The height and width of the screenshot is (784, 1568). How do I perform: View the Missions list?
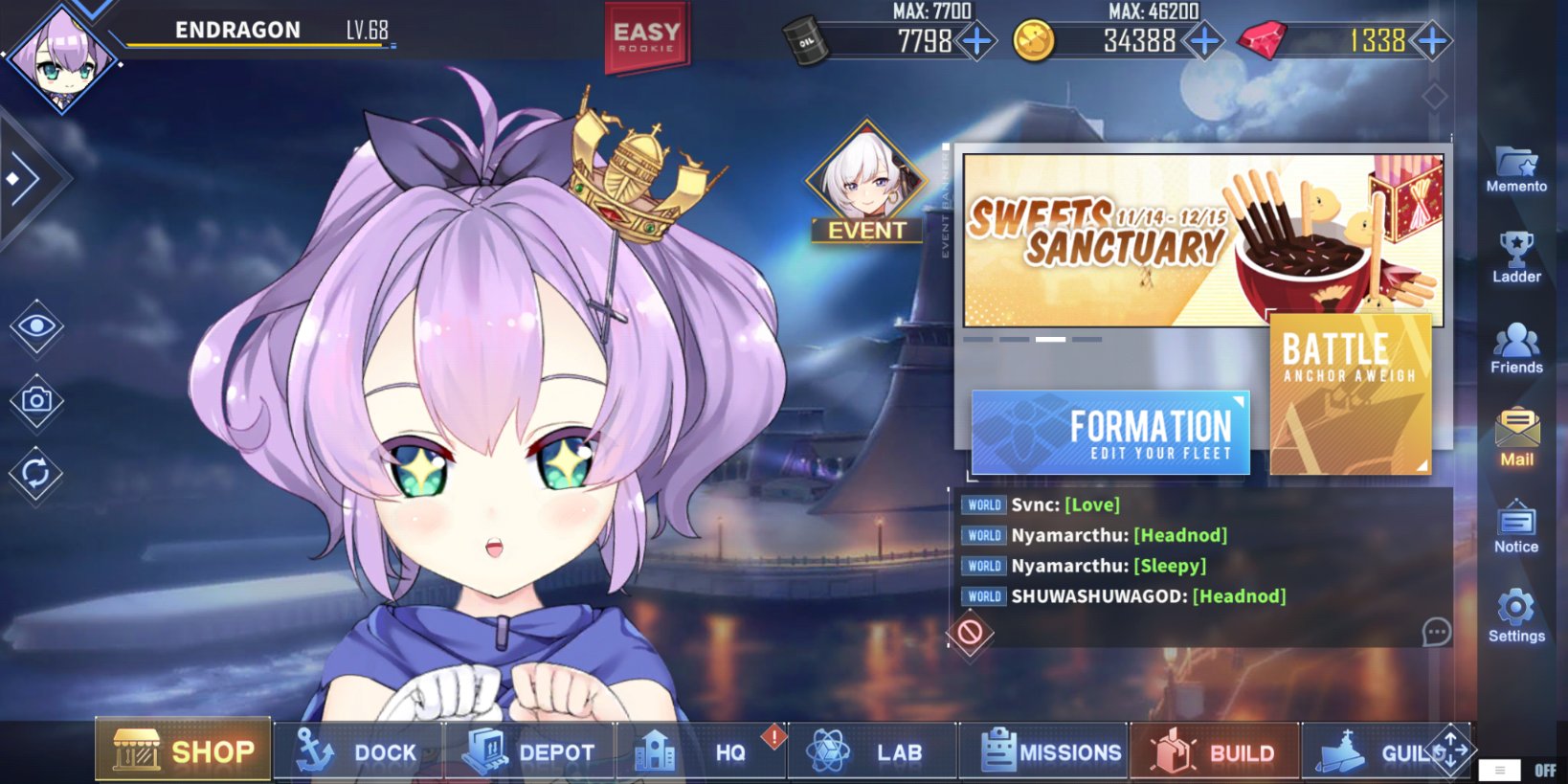click(1051, 752)
